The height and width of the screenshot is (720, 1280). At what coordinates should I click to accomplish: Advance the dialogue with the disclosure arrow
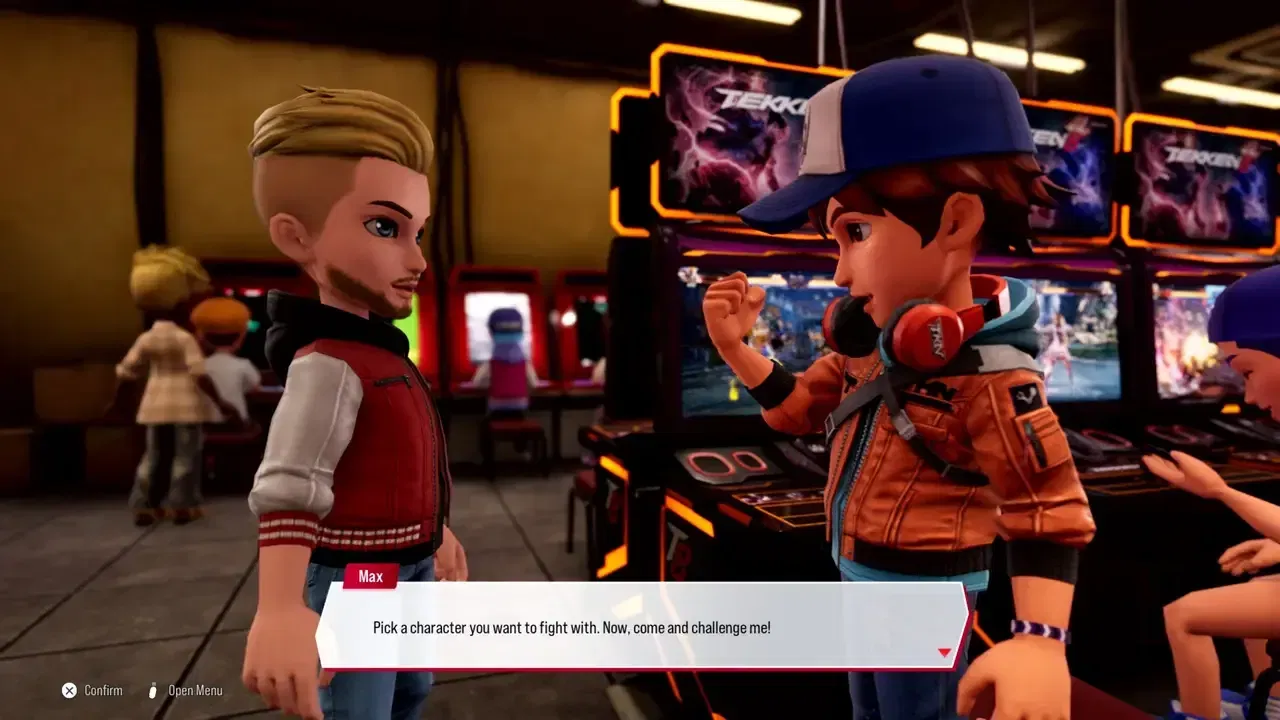click(944, 651)
